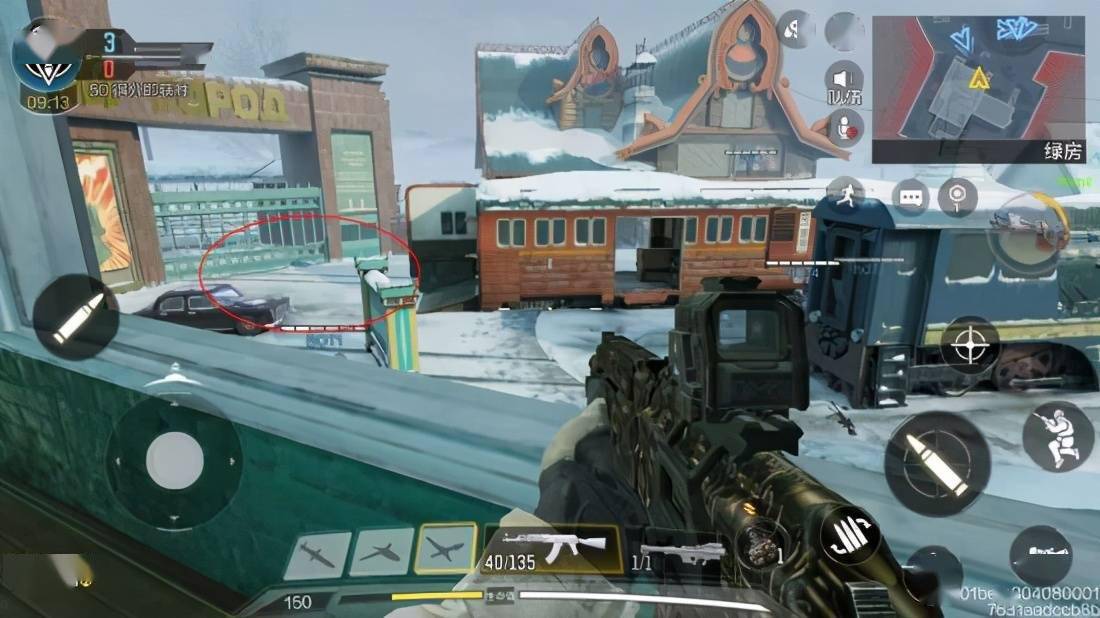Image resolution: width=1100 pixels, height=618 pixels.
Task: Tap the right-side bullet fire button
Action: coord(936,464)
